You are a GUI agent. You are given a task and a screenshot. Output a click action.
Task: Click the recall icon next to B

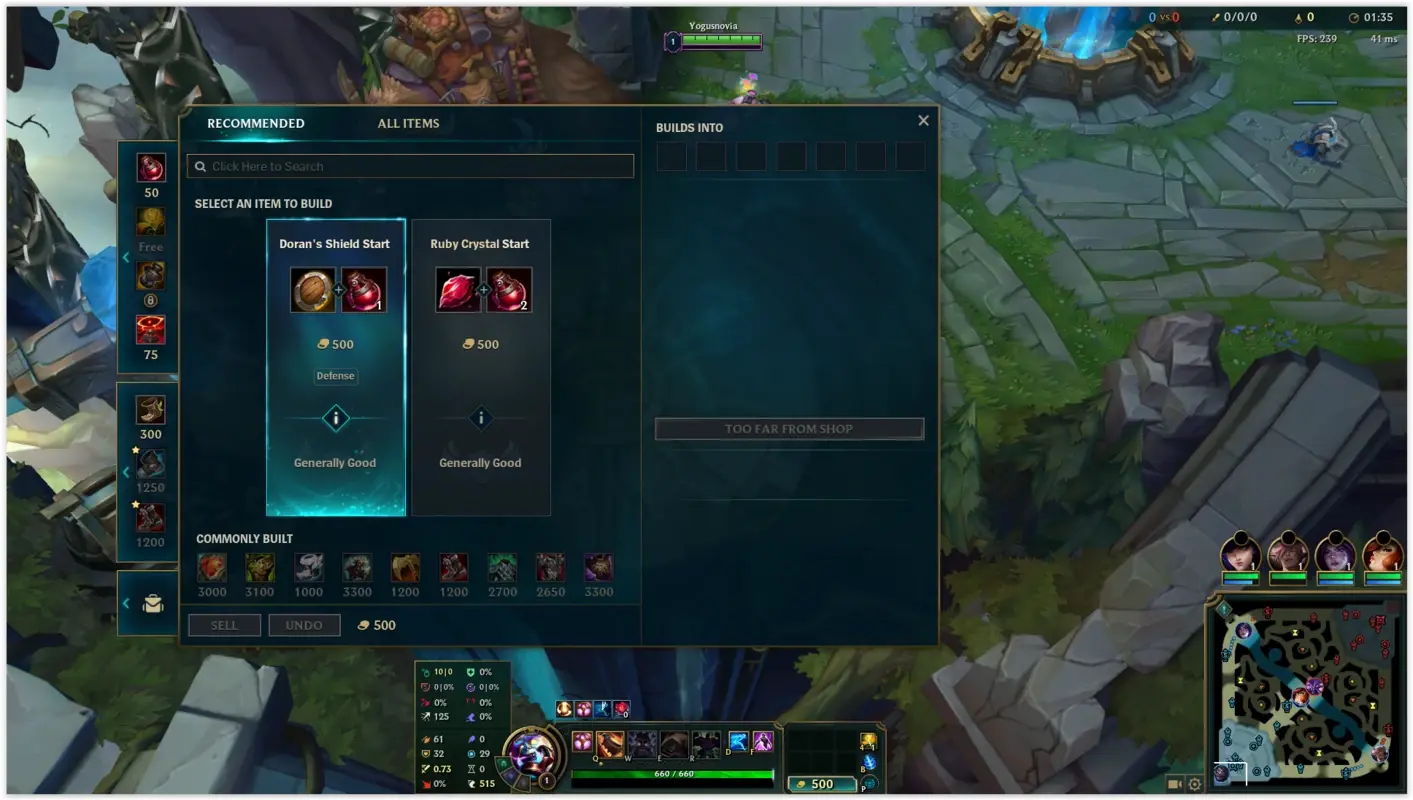(870, 764)
